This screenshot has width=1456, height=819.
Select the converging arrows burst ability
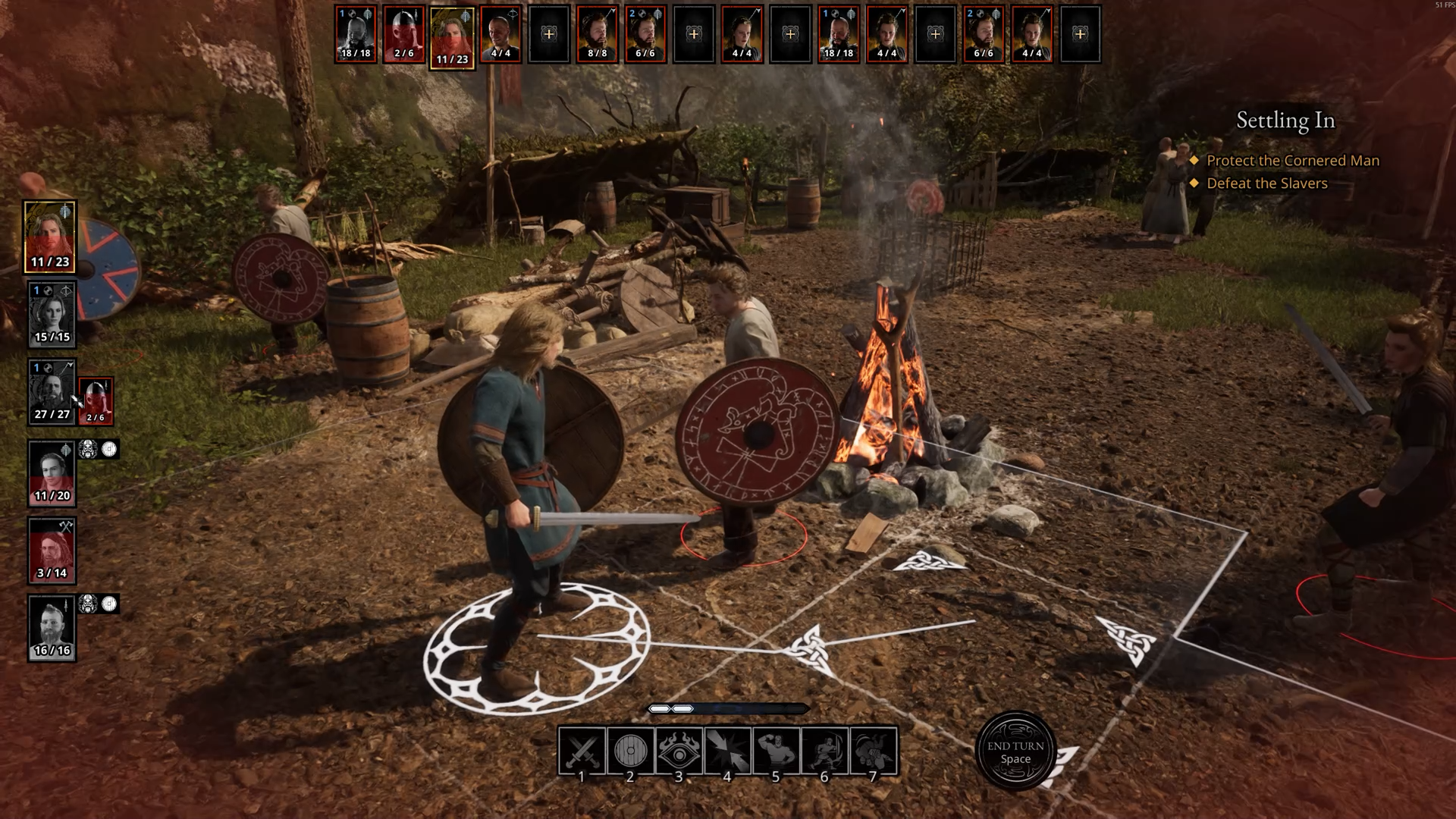click(727, 751)
